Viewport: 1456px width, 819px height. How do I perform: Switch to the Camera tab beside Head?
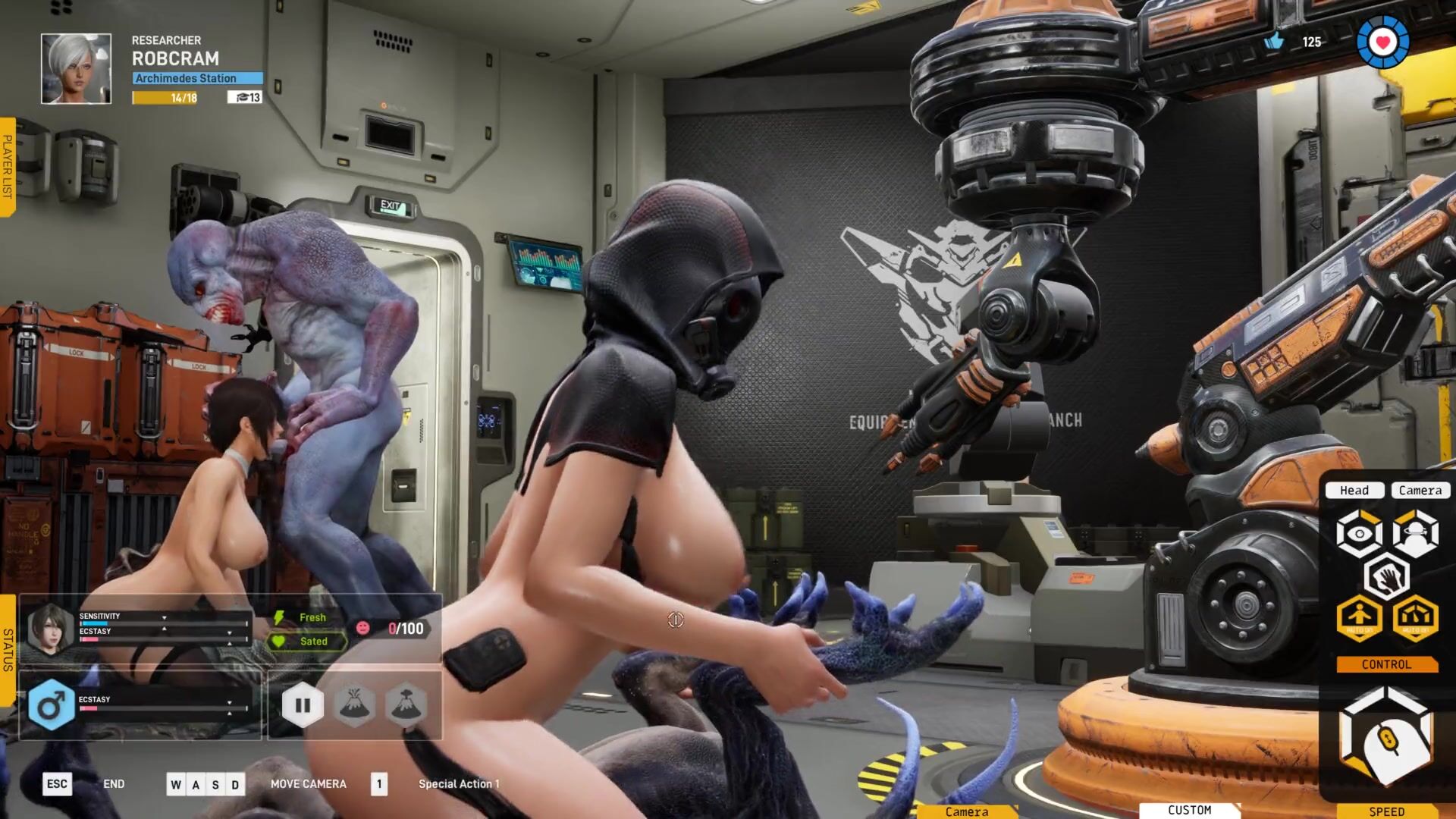pyautogui.click(x=1420, y=491)
